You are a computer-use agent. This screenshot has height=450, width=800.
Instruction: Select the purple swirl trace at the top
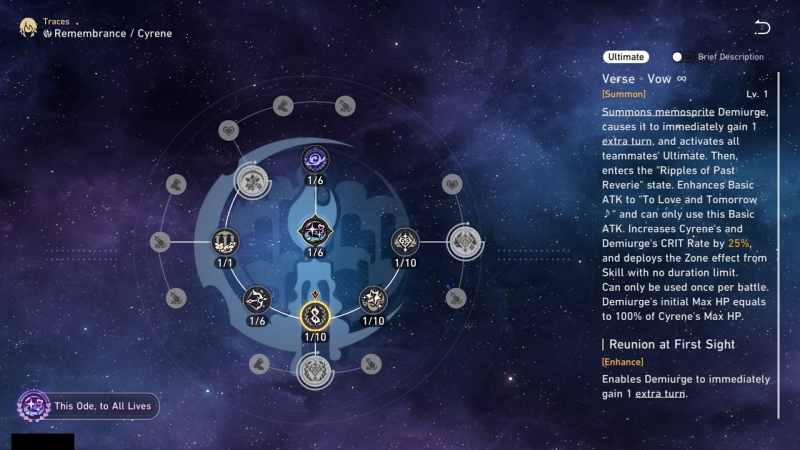coord(315,159)
